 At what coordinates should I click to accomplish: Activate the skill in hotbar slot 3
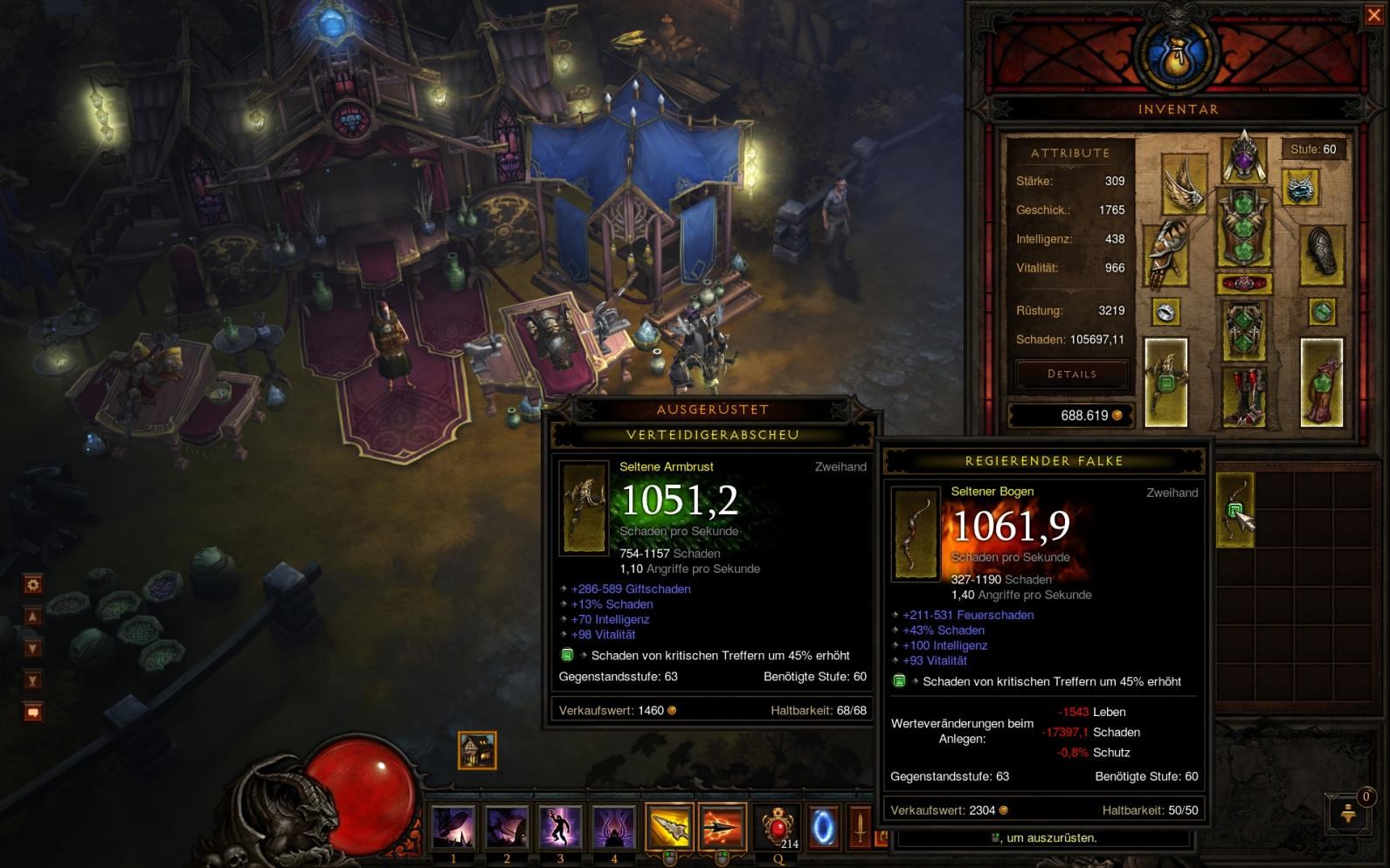tap(560, 827)
